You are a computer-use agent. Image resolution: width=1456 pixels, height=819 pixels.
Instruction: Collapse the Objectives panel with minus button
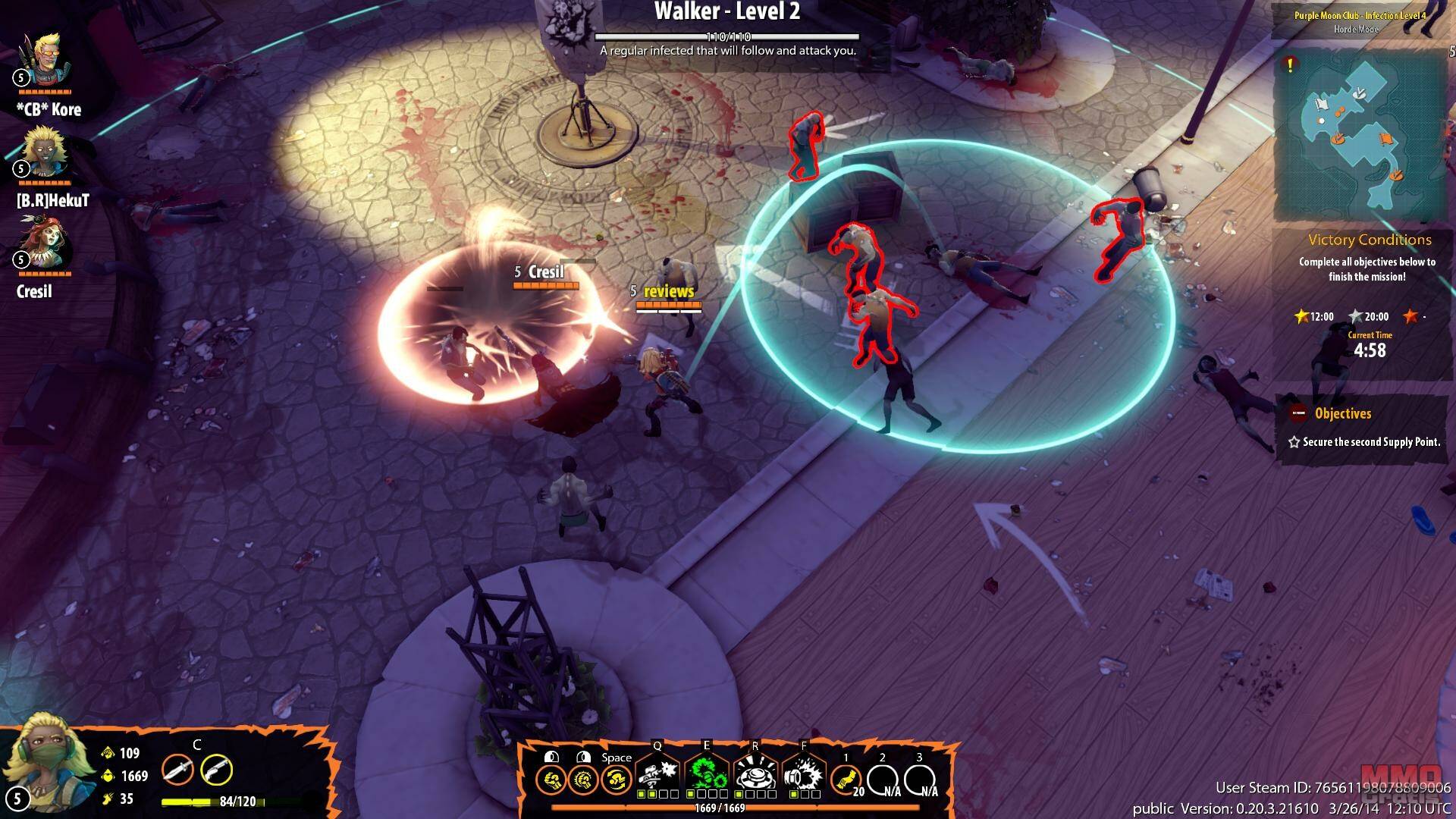1298,413
